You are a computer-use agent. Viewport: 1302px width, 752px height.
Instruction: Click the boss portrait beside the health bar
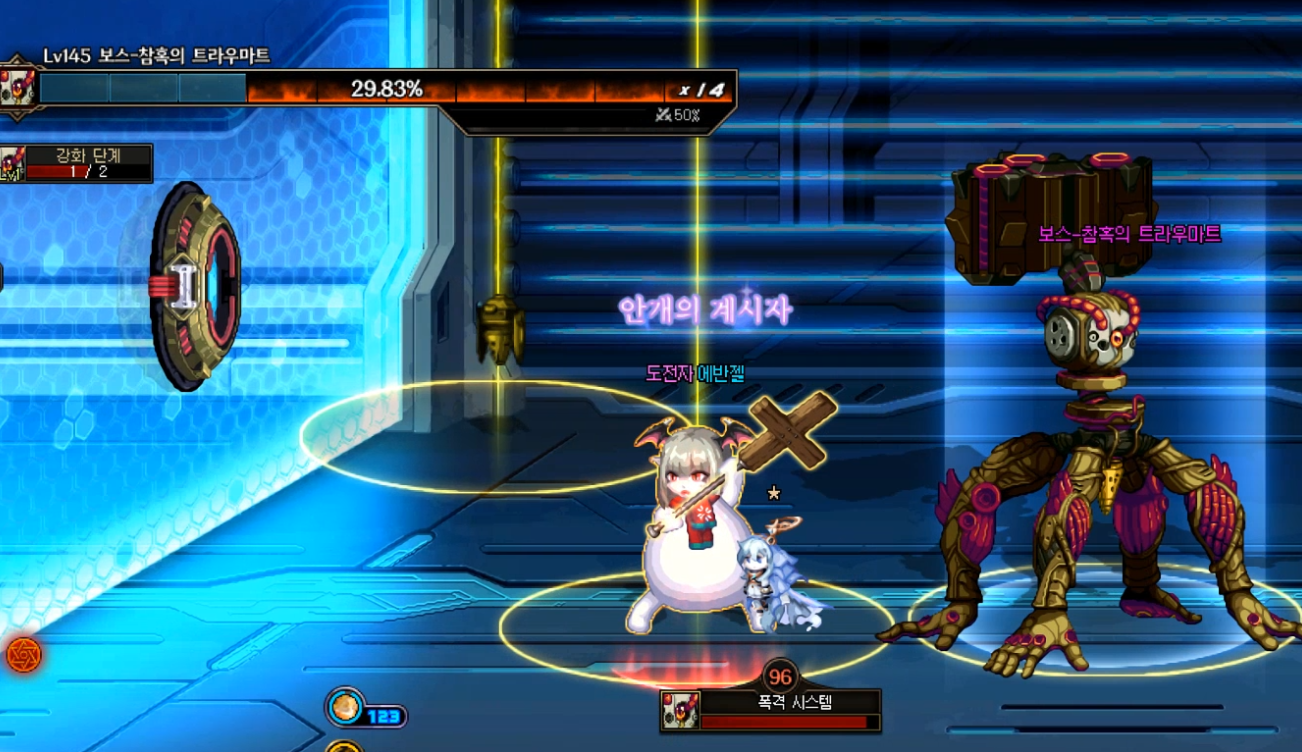18,88
